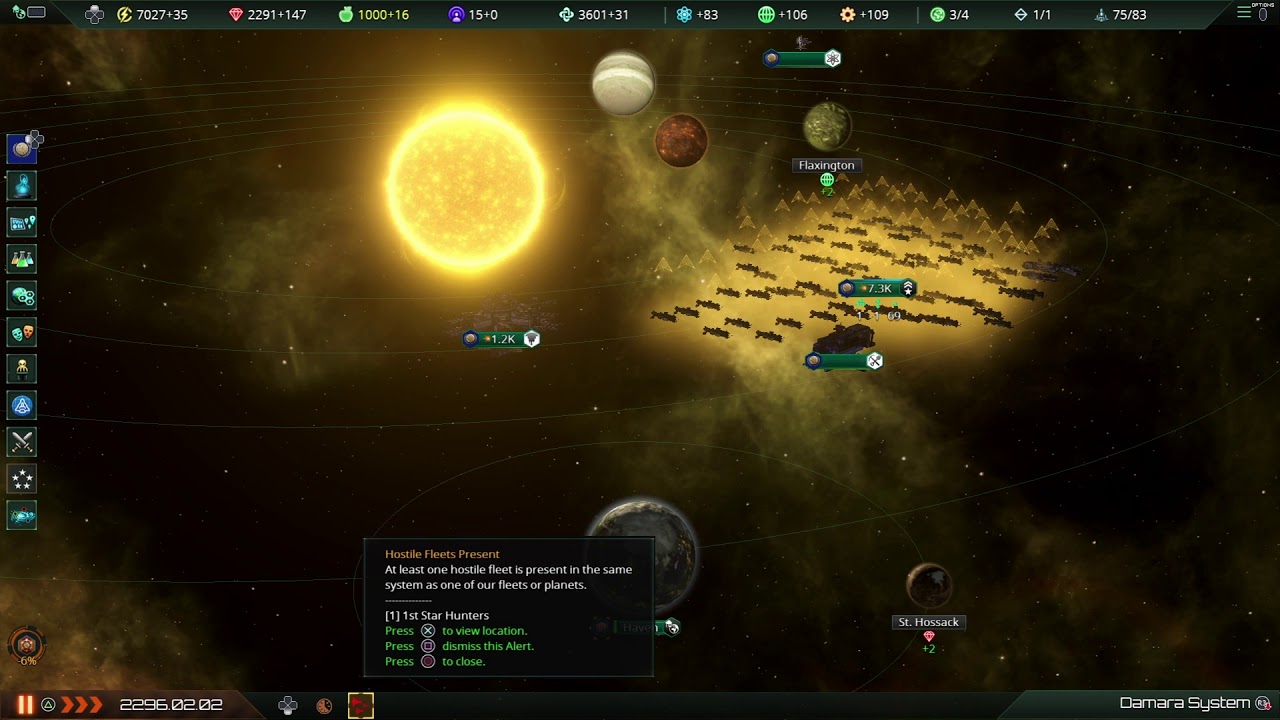Open the yellow leader figure icon
1280x720 pixels.
[x=22, y=368]
